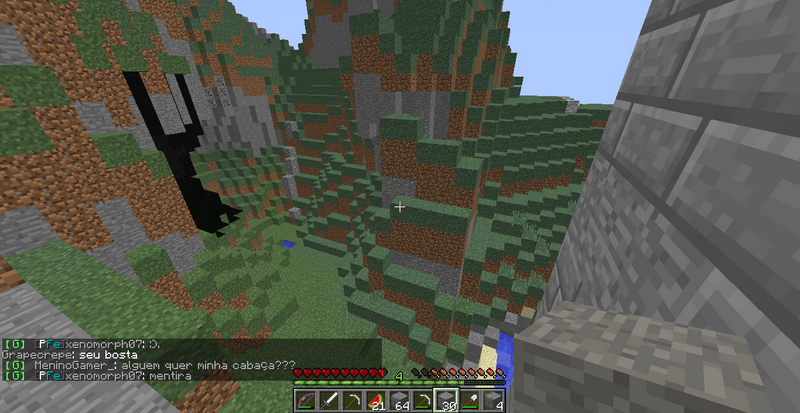Select the stone brick stack of 64
Viewport: 800px width, 413px height.
pos(400,401)
